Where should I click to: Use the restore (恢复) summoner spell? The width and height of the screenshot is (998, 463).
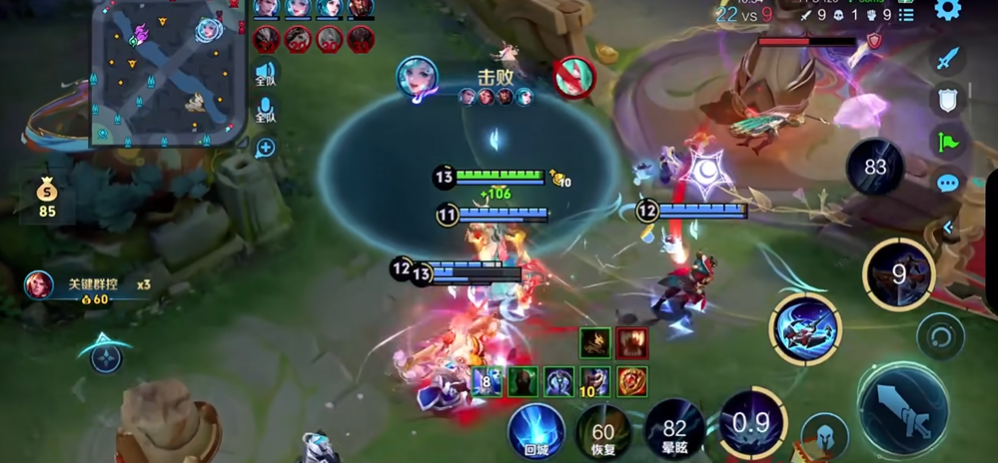(x=603, y=430)
